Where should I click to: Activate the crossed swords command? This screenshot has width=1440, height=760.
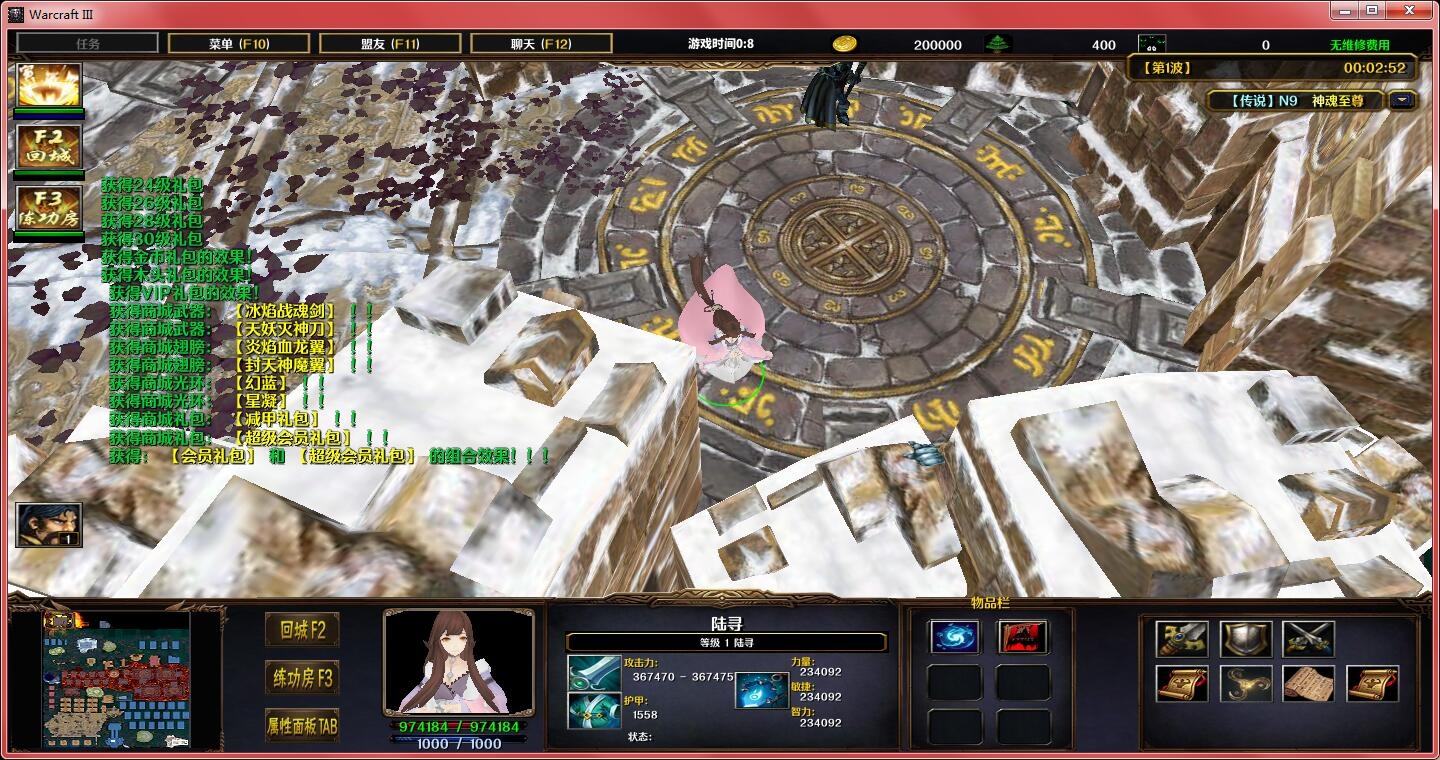point(1309,639)
